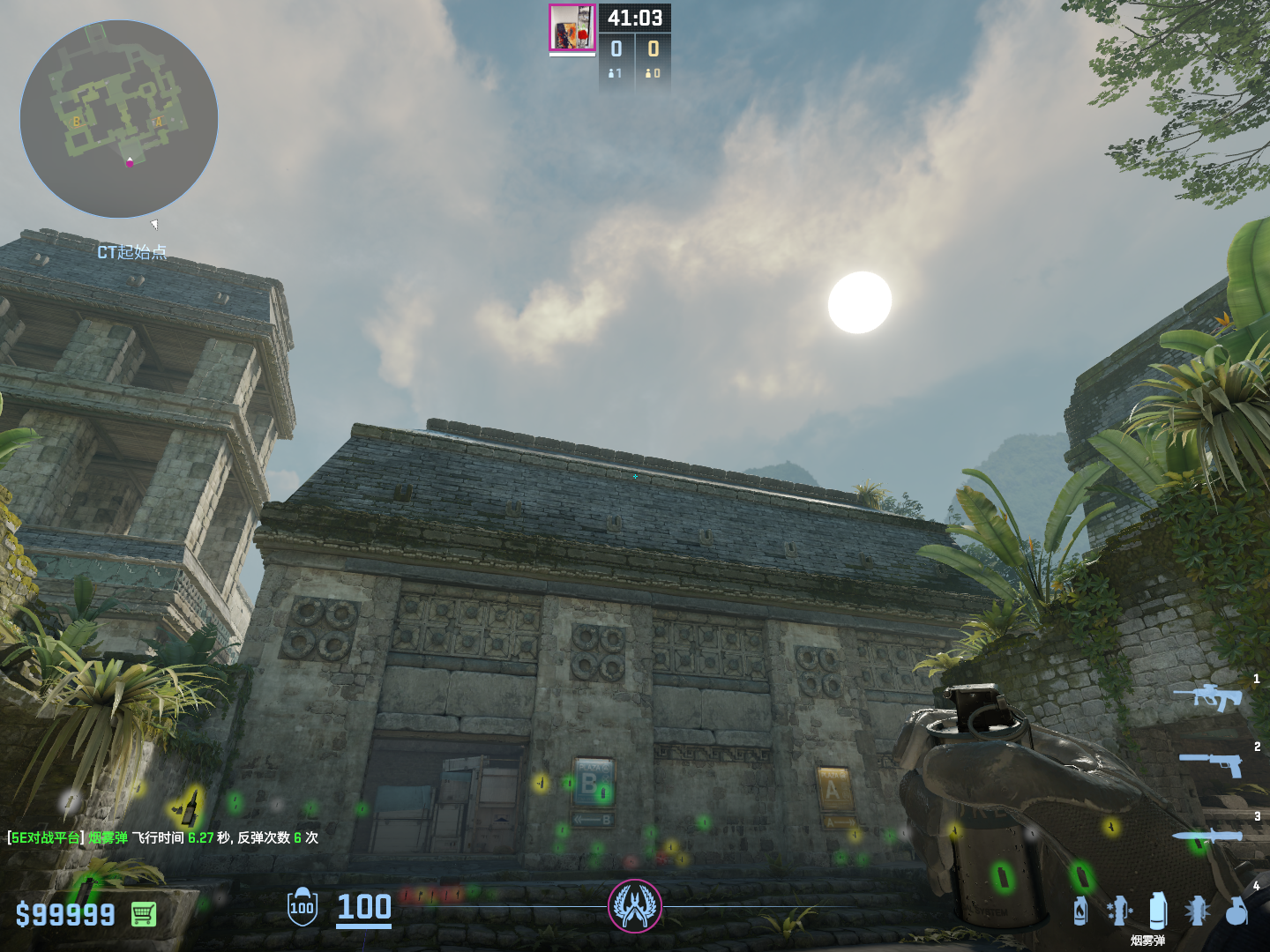
Task: Click the circular radar minimap
Action: 119,119
